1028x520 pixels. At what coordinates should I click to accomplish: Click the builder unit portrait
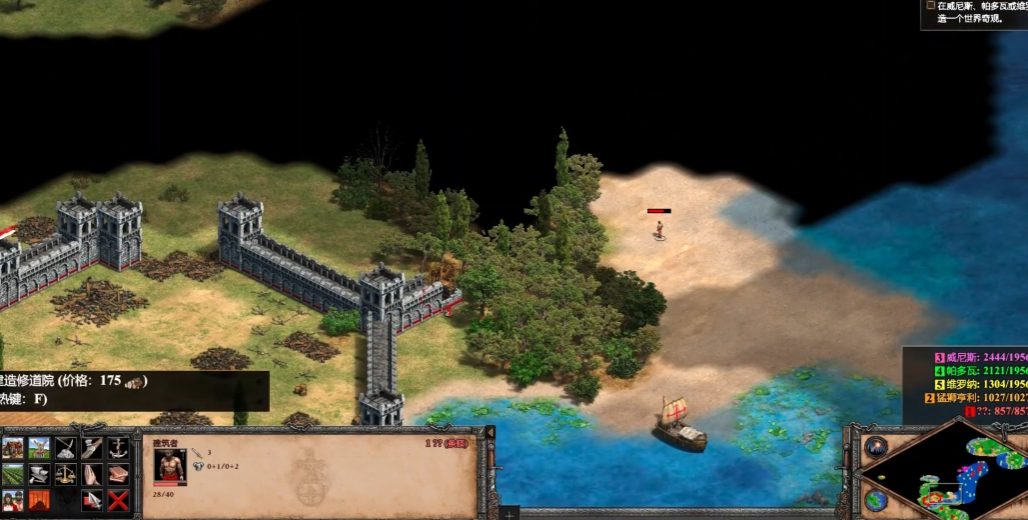click(x=169, y=467)
